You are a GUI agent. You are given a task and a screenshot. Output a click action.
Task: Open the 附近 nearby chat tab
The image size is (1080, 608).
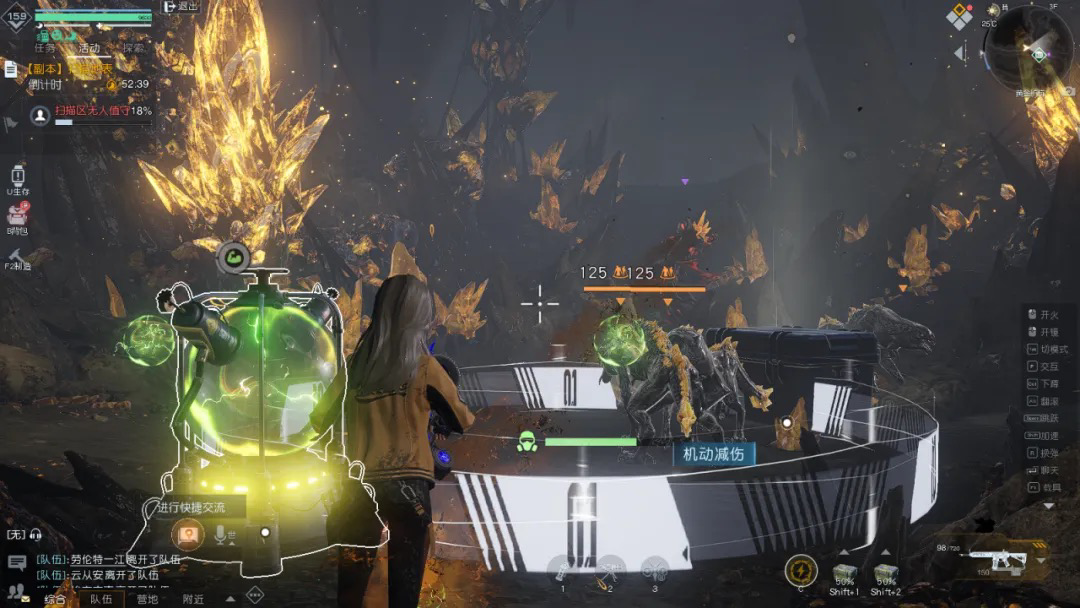tap(193, 599)
